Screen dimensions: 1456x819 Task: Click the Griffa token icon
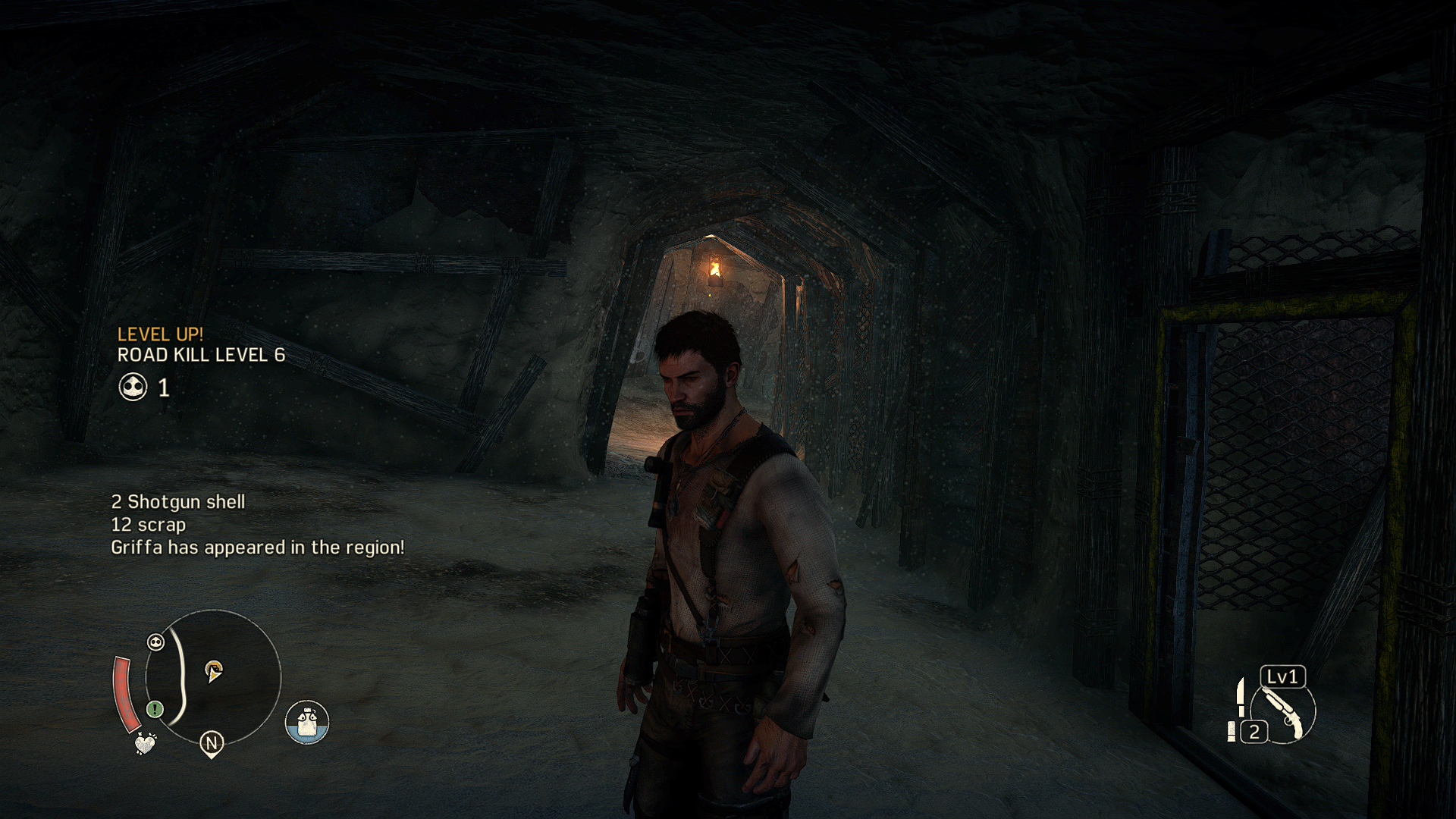(133, 388)
